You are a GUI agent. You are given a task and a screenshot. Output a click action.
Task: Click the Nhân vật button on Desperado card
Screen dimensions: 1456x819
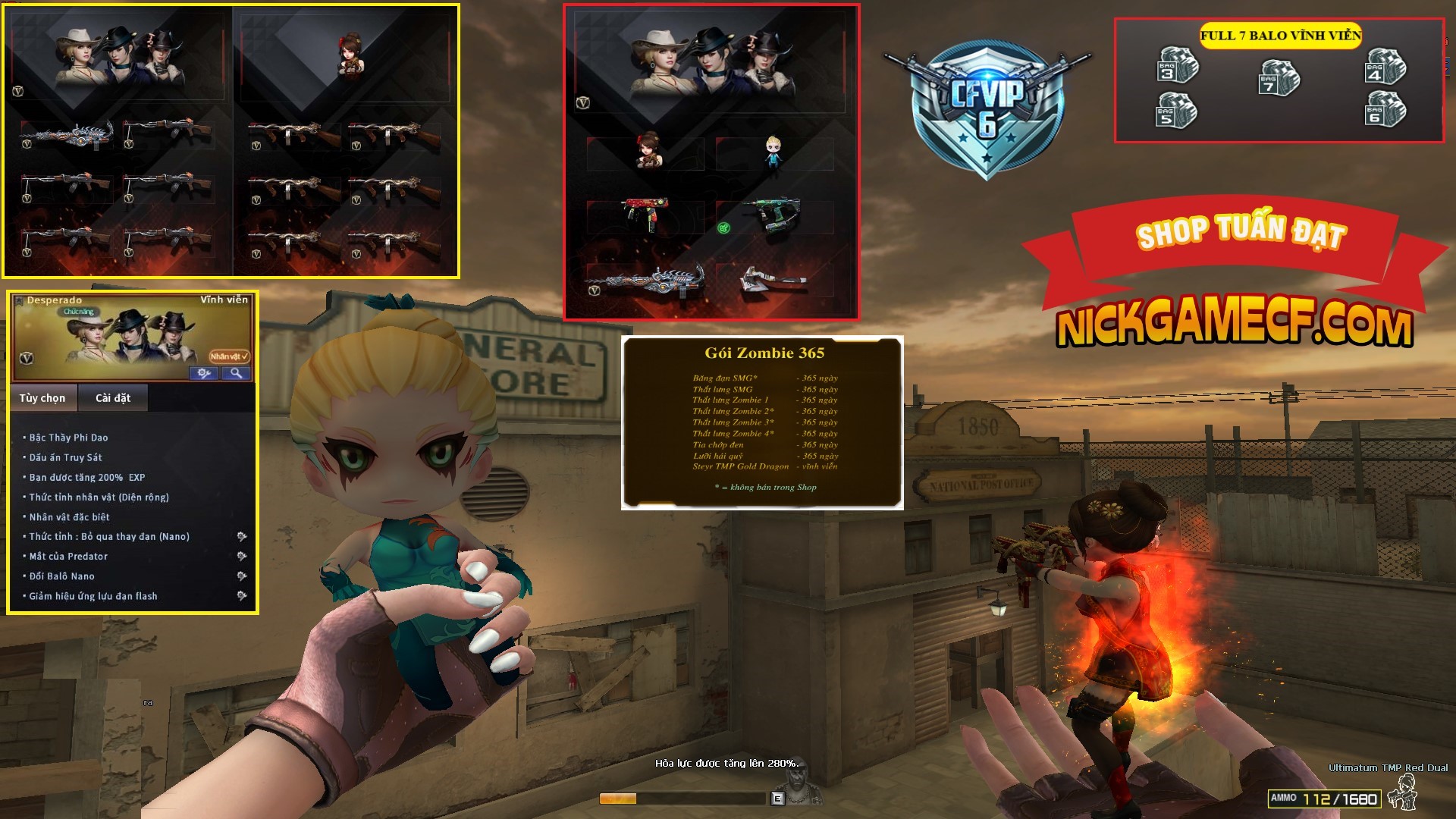(229, 356)
